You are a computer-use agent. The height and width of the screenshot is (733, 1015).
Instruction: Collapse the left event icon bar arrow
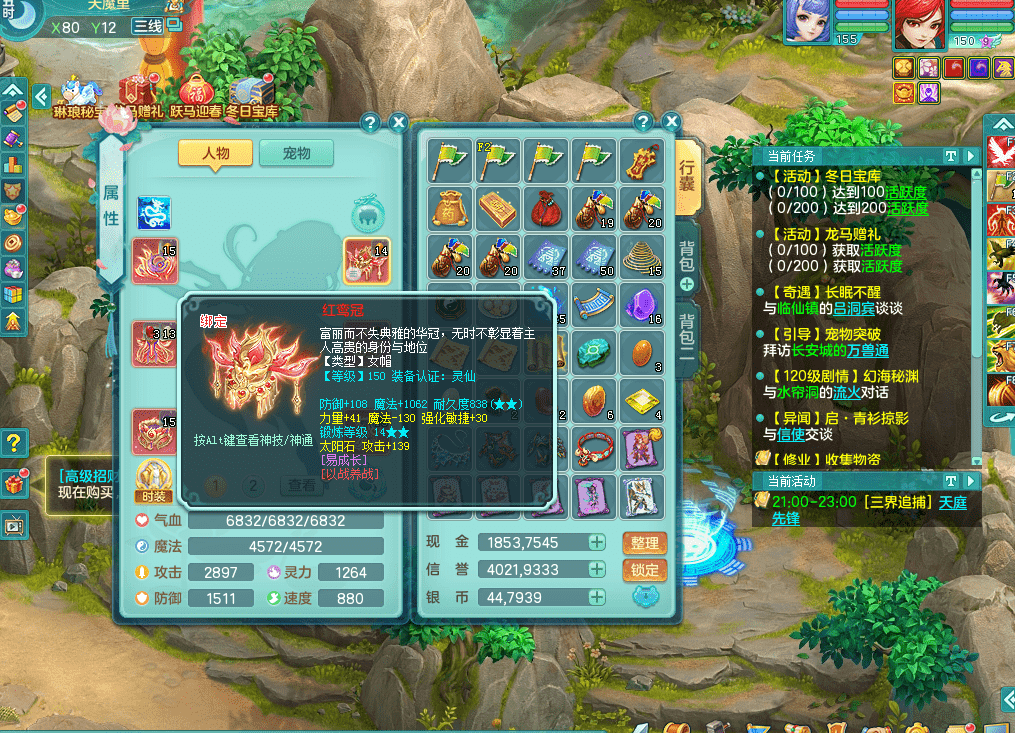click(41, 97)
